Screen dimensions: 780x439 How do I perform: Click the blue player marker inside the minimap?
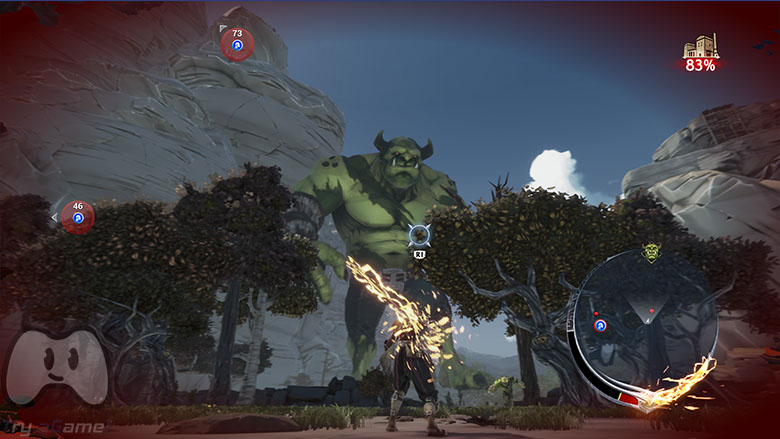coord(600,325)
